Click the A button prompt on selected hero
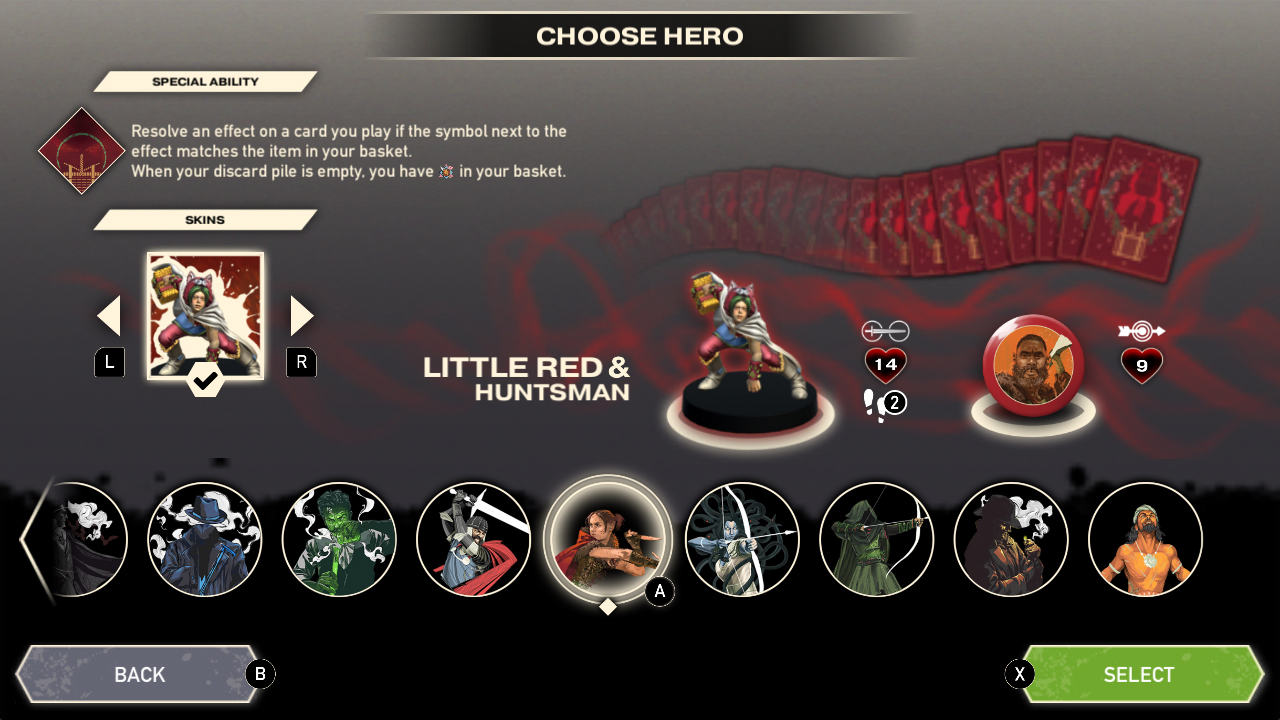1280x720 pixels. [x=657, y=592]
